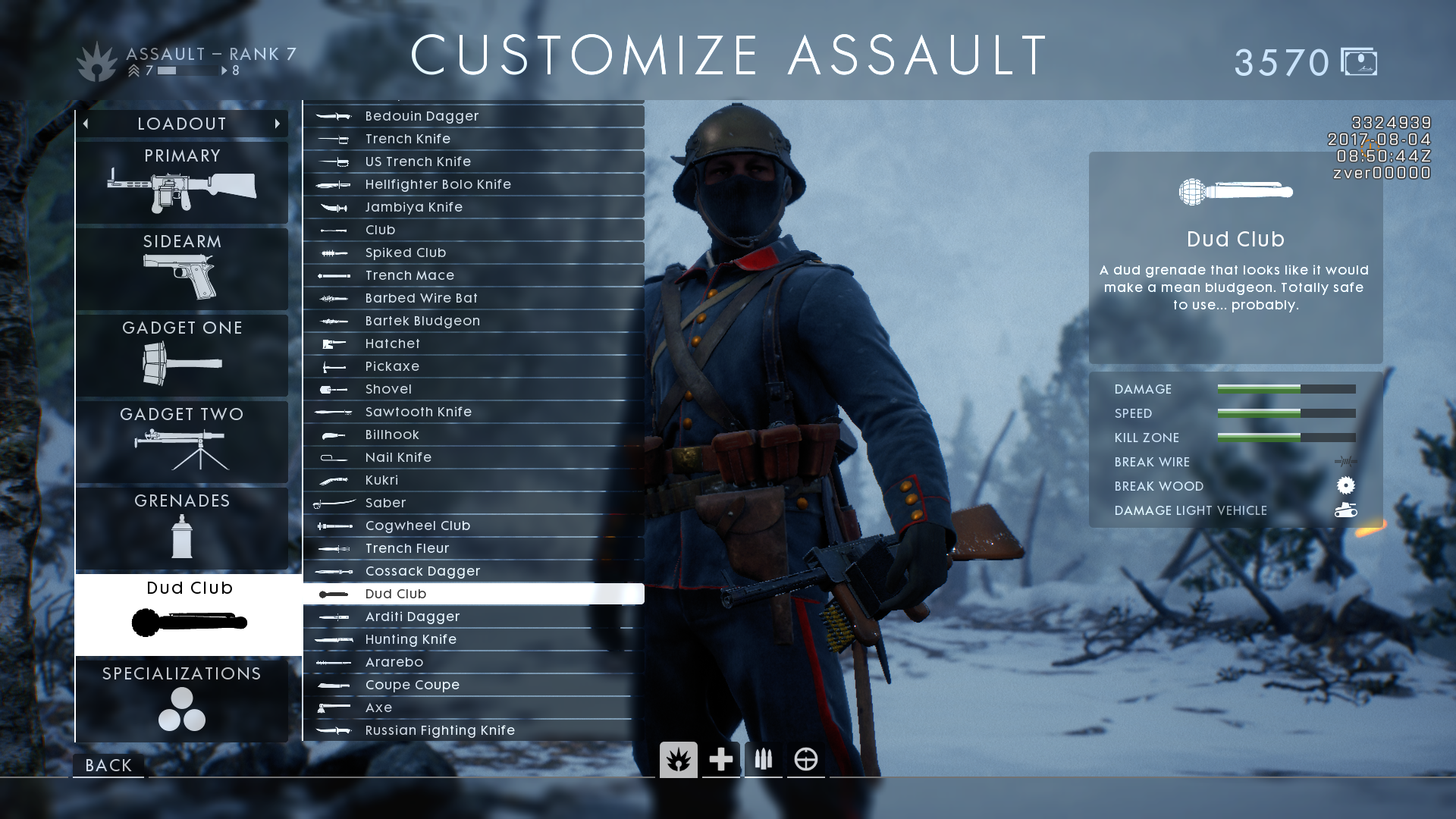Select the Gadget One slot
The image size is (1456, 819).
[x=182, y=355]
